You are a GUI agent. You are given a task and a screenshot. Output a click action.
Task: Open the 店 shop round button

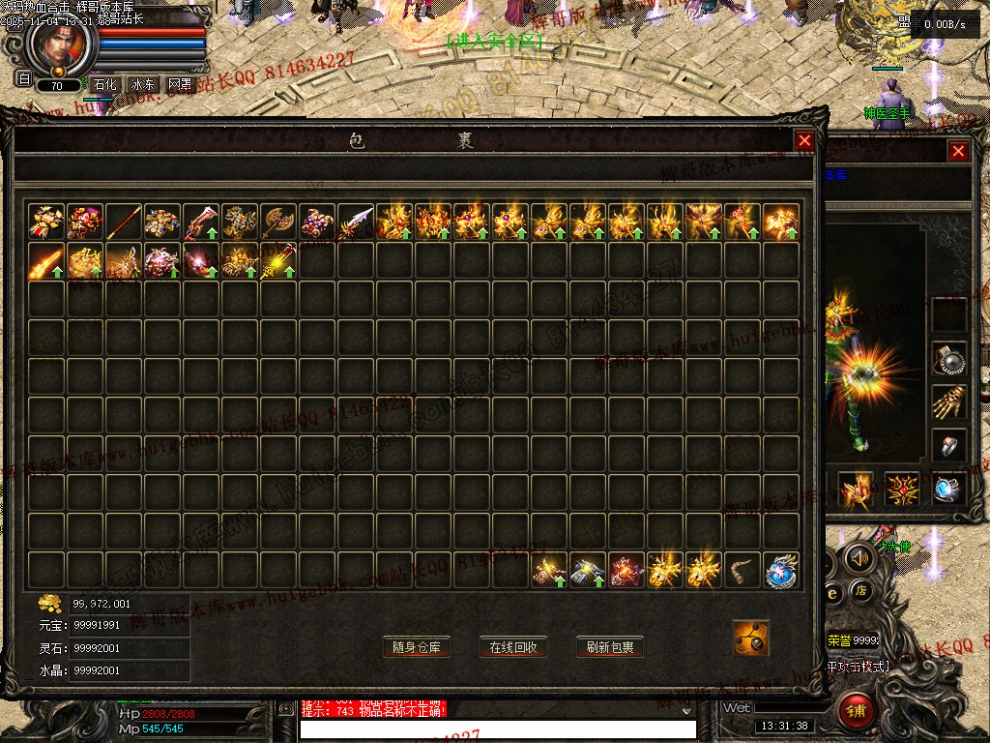click(861, 591)
